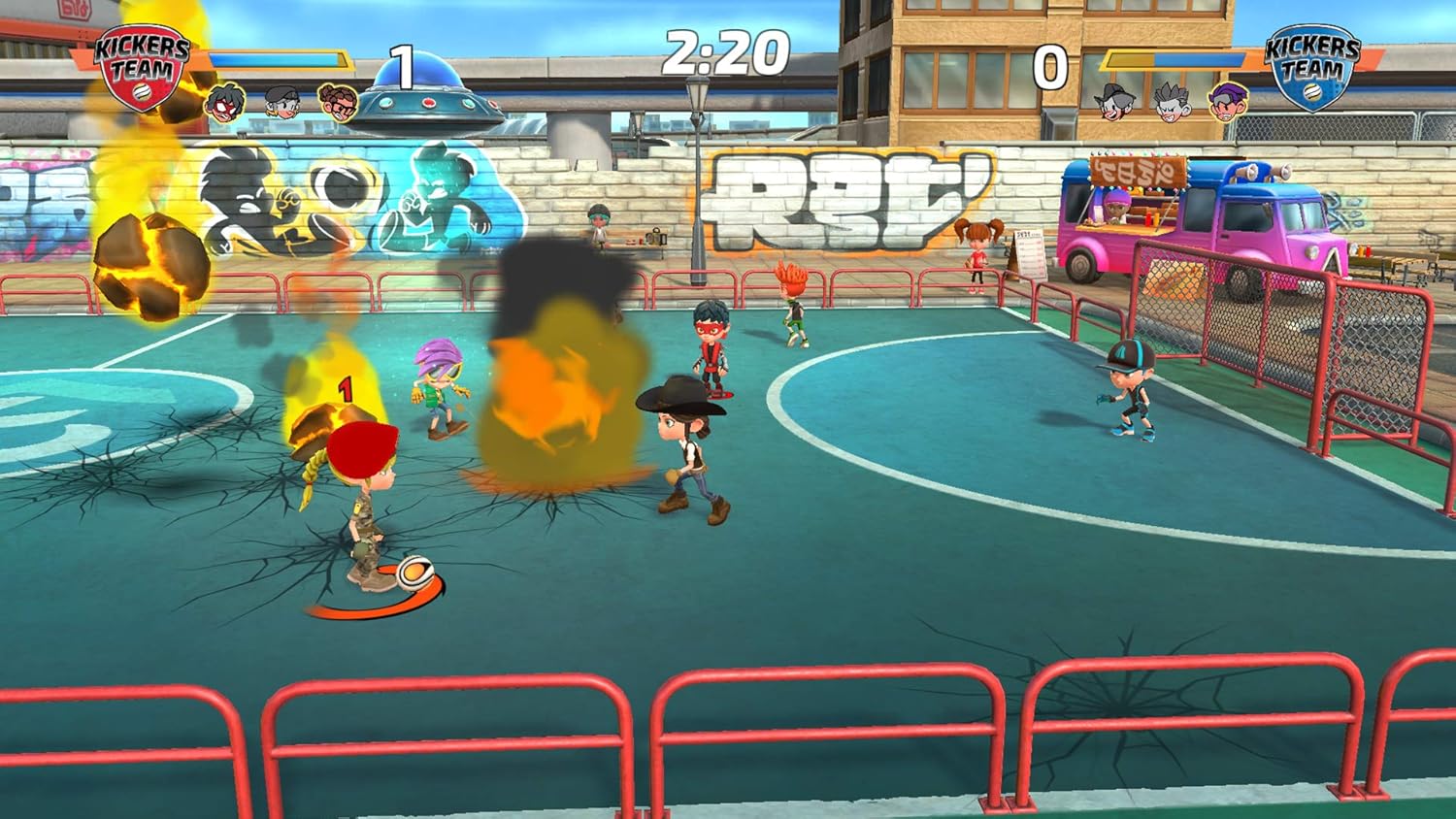Image resolution: width=1456 pixels, height=819 pixels.
Task: Click the red Kickers Team shield badge
Action: [142, 68]
